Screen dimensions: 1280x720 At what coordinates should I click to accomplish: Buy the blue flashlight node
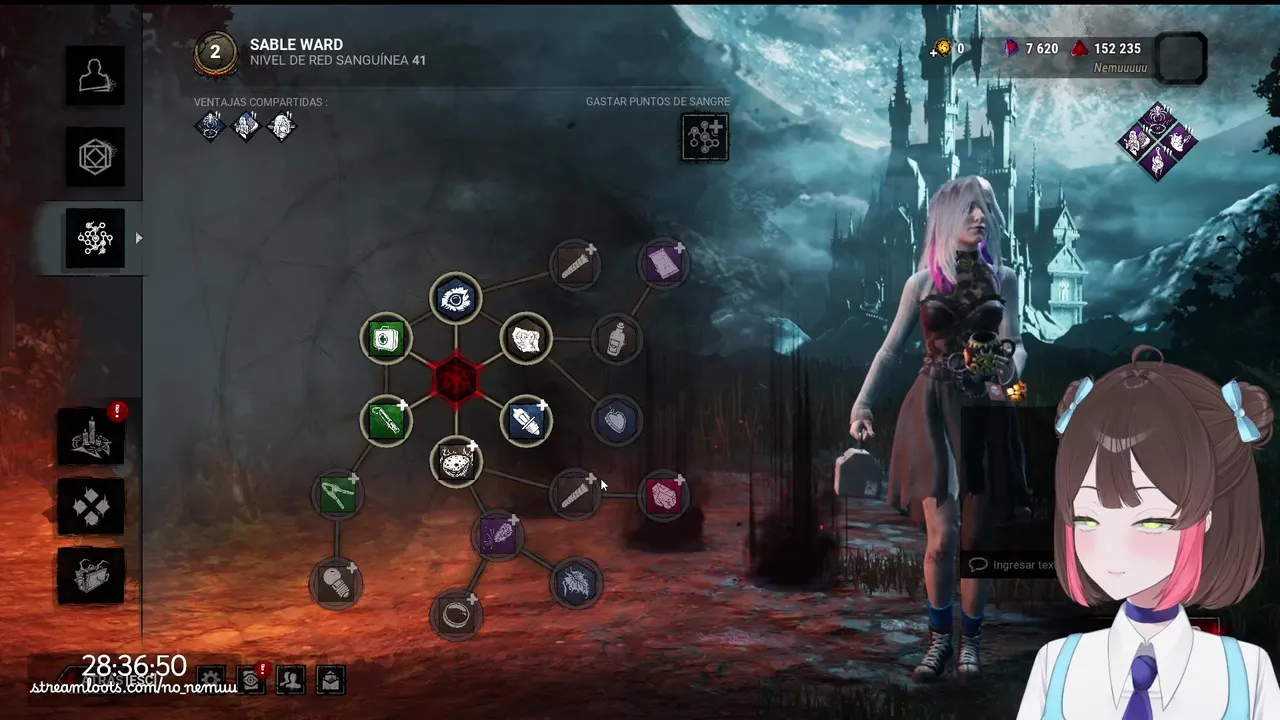pos(526,421)
